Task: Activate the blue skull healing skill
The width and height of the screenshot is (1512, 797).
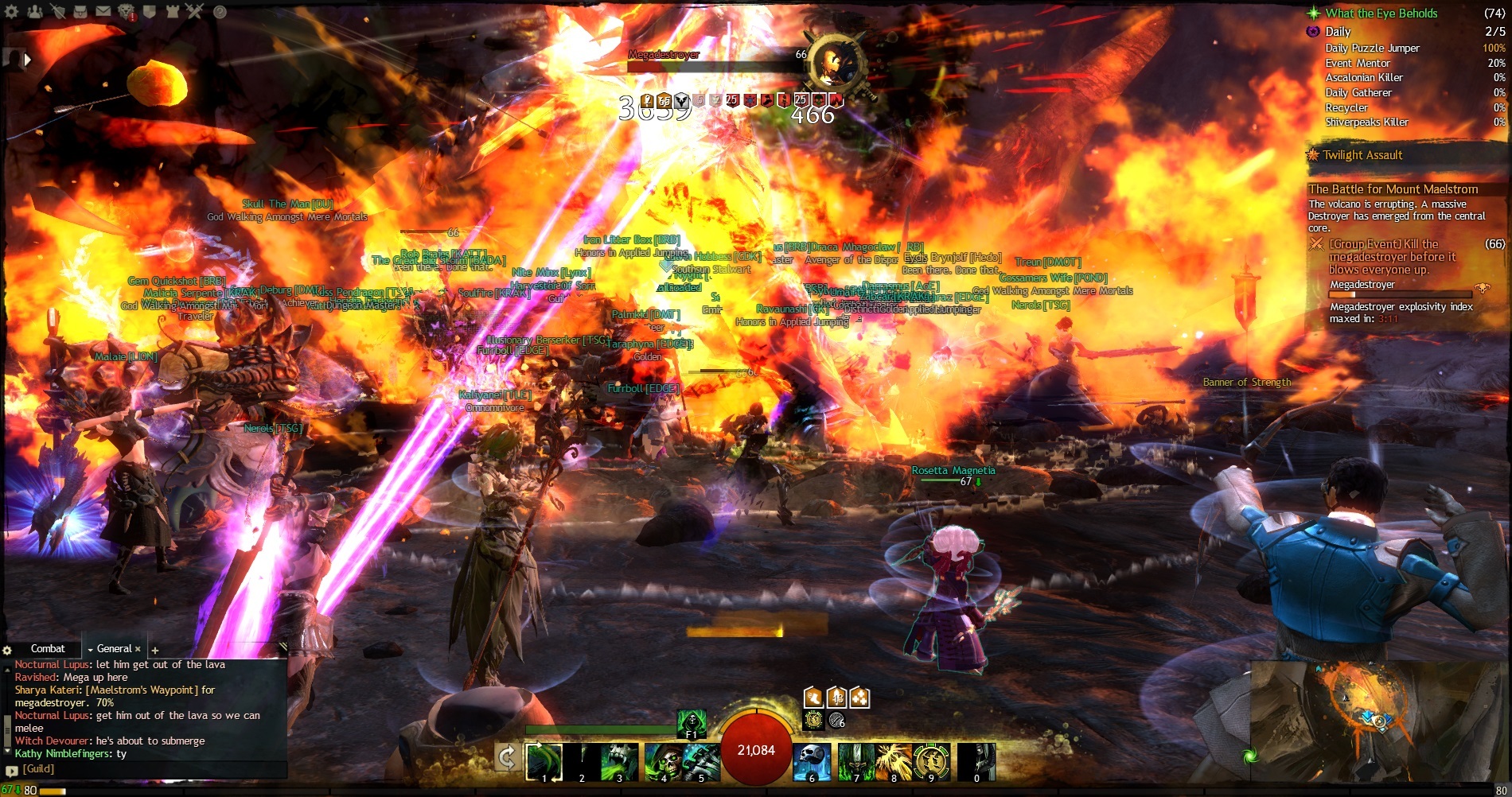Action: (x=812, y=762)
